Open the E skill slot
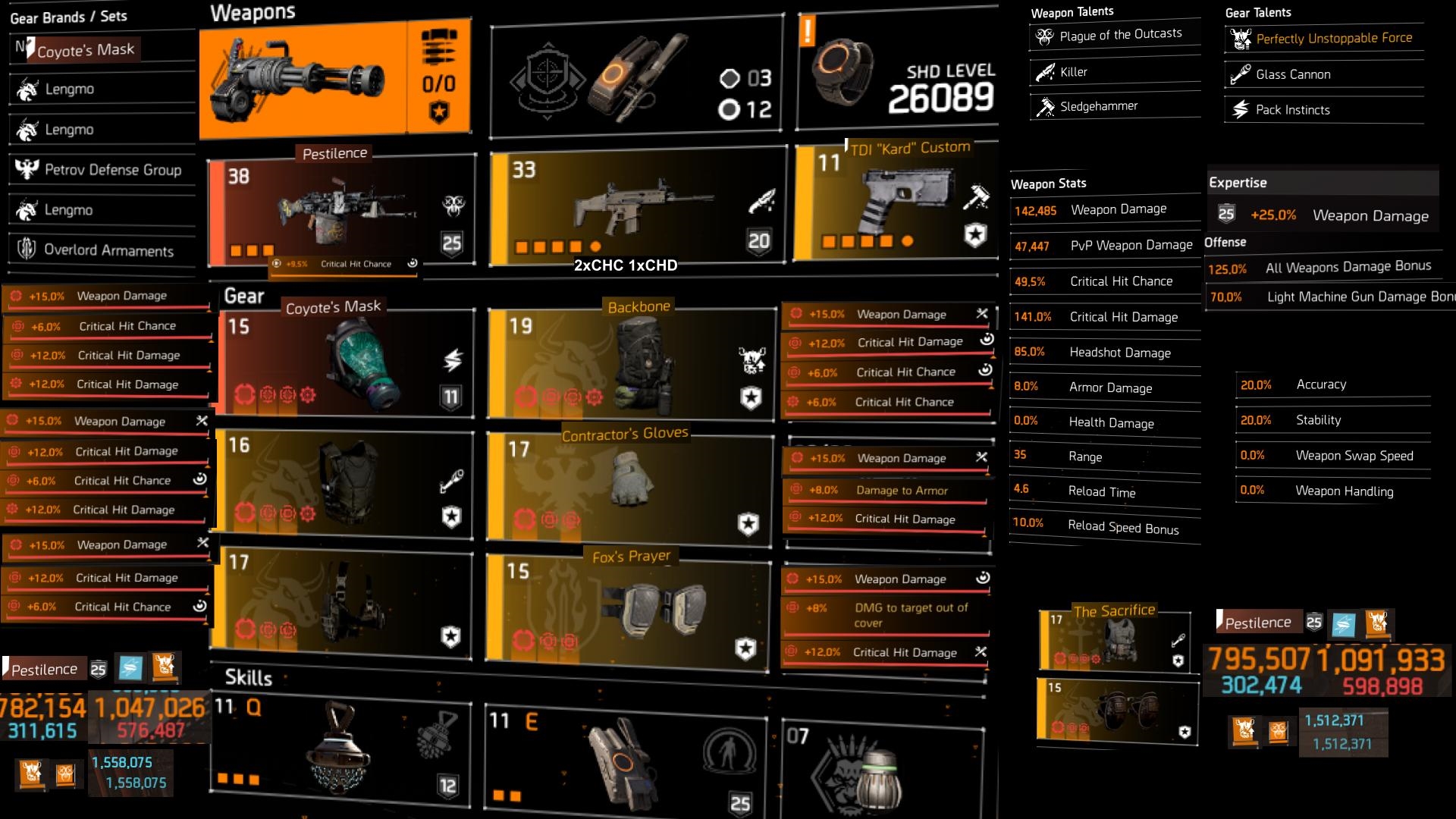 (622, 755)
